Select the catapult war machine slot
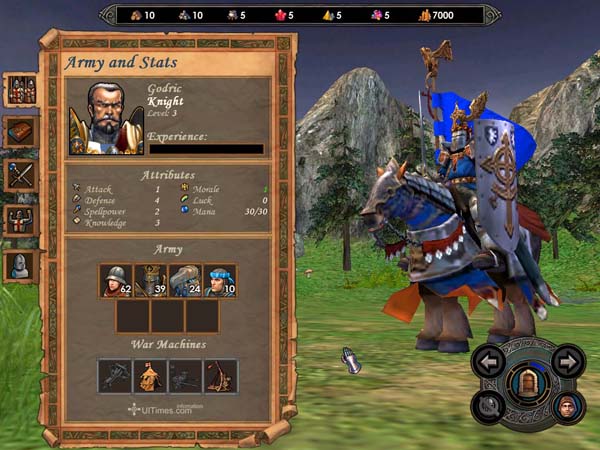The image size is (600, 450). (220, 376)
